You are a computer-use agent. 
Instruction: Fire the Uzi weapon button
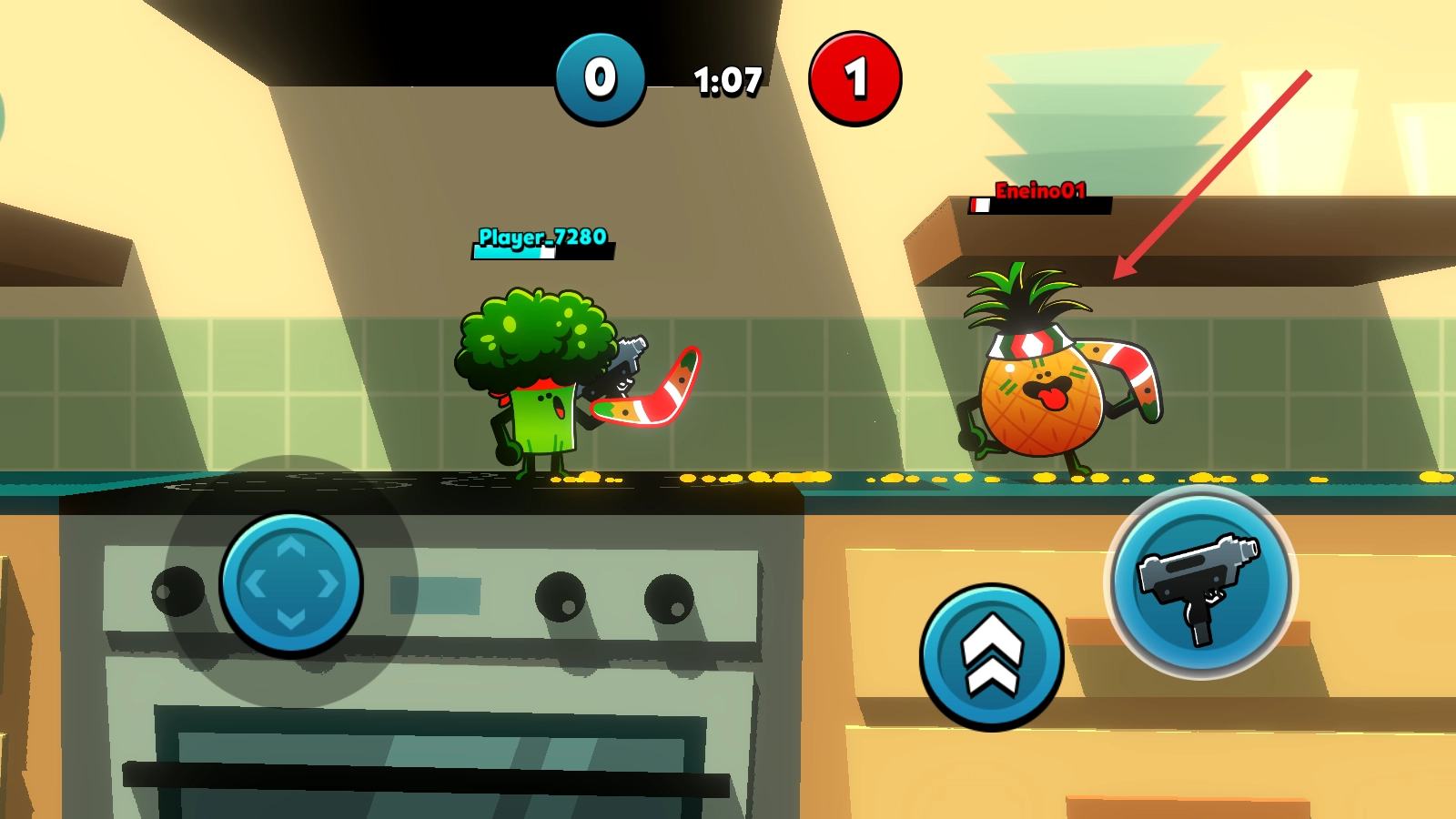pyautogui.click(x=1200, y=582)
